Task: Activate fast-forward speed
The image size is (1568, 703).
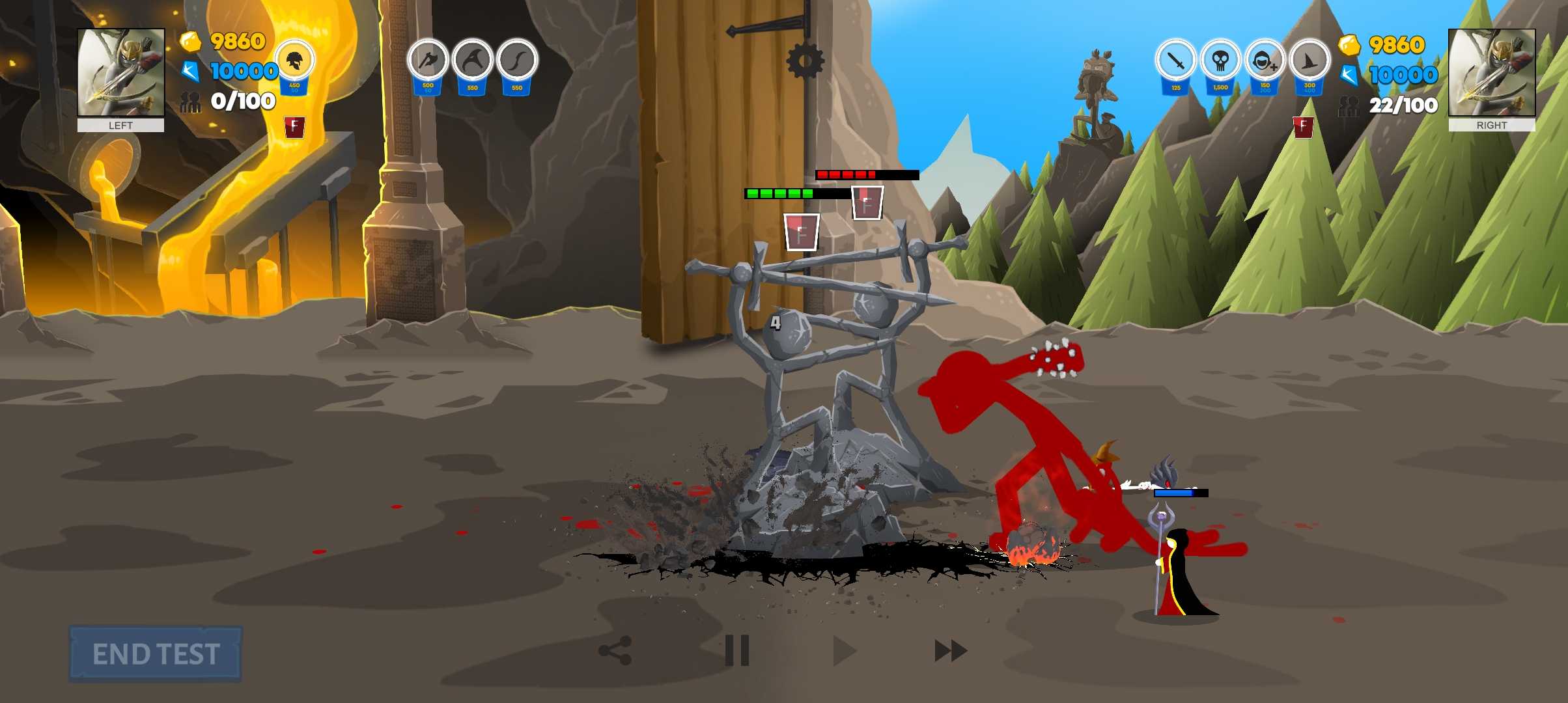Action: pos(951,650)
